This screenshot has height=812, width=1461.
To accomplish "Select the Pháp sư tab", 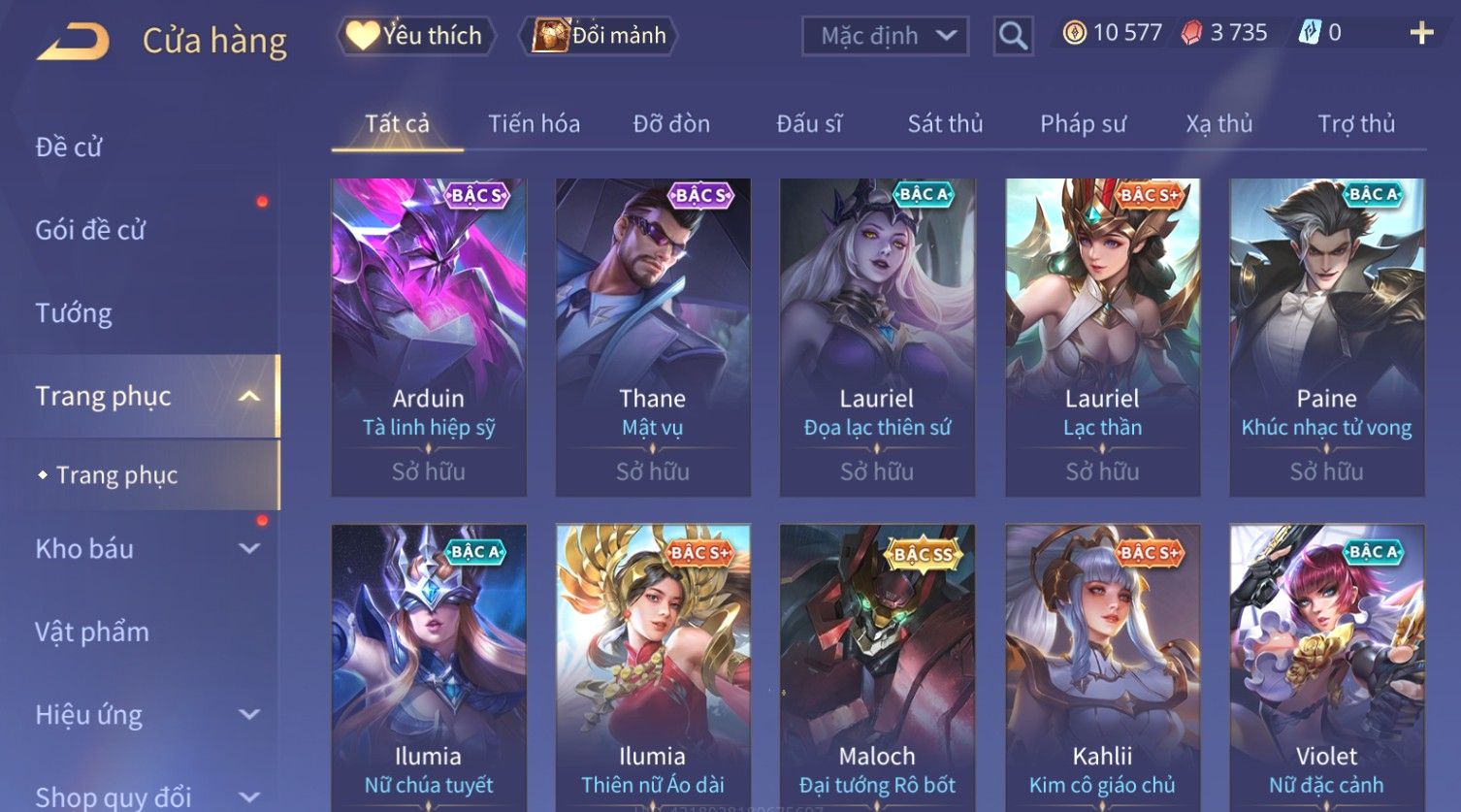I will pos(1083,124).
